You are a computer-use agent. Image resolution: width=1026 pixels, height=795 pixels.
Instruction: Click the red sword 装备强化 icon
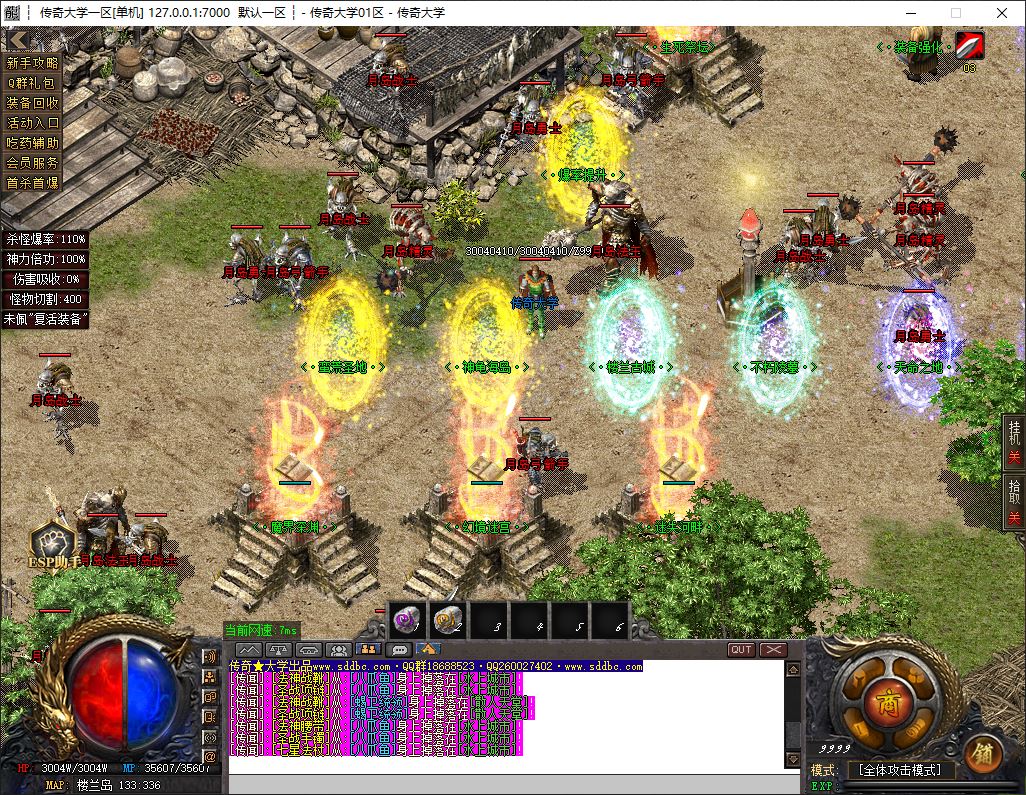pos(969,46)
